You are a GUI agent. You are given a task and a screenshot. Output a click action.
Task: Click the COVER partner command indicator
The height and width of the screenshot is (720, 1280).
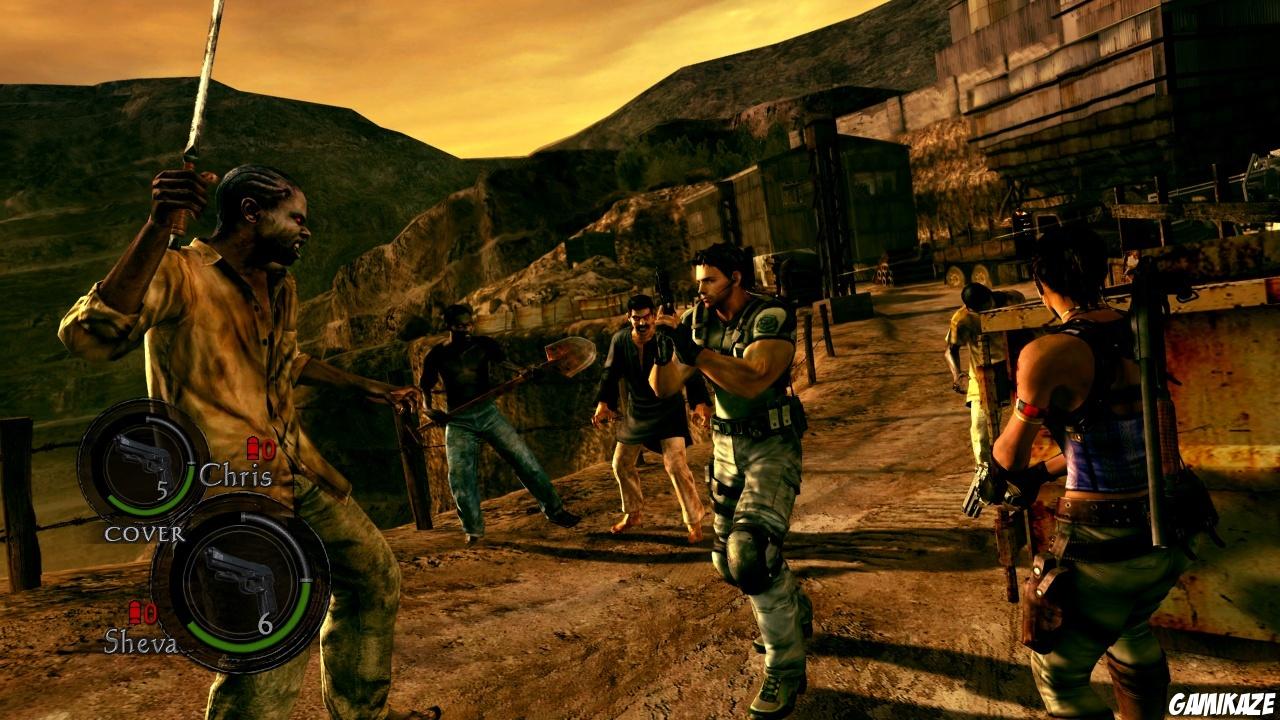(x=145, y=533)
